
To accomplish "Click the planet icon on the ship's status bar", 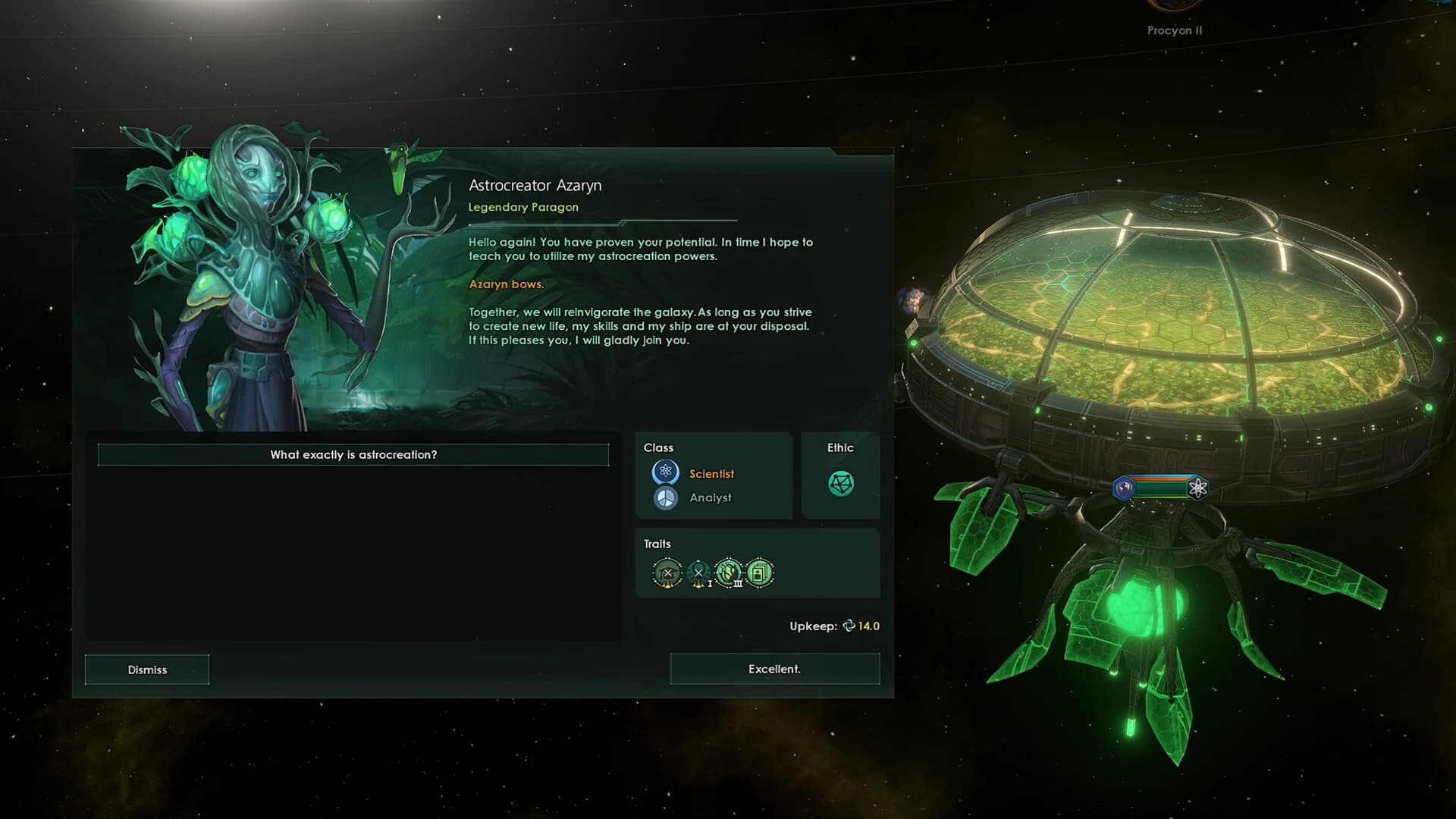I will click(1124, 488).
